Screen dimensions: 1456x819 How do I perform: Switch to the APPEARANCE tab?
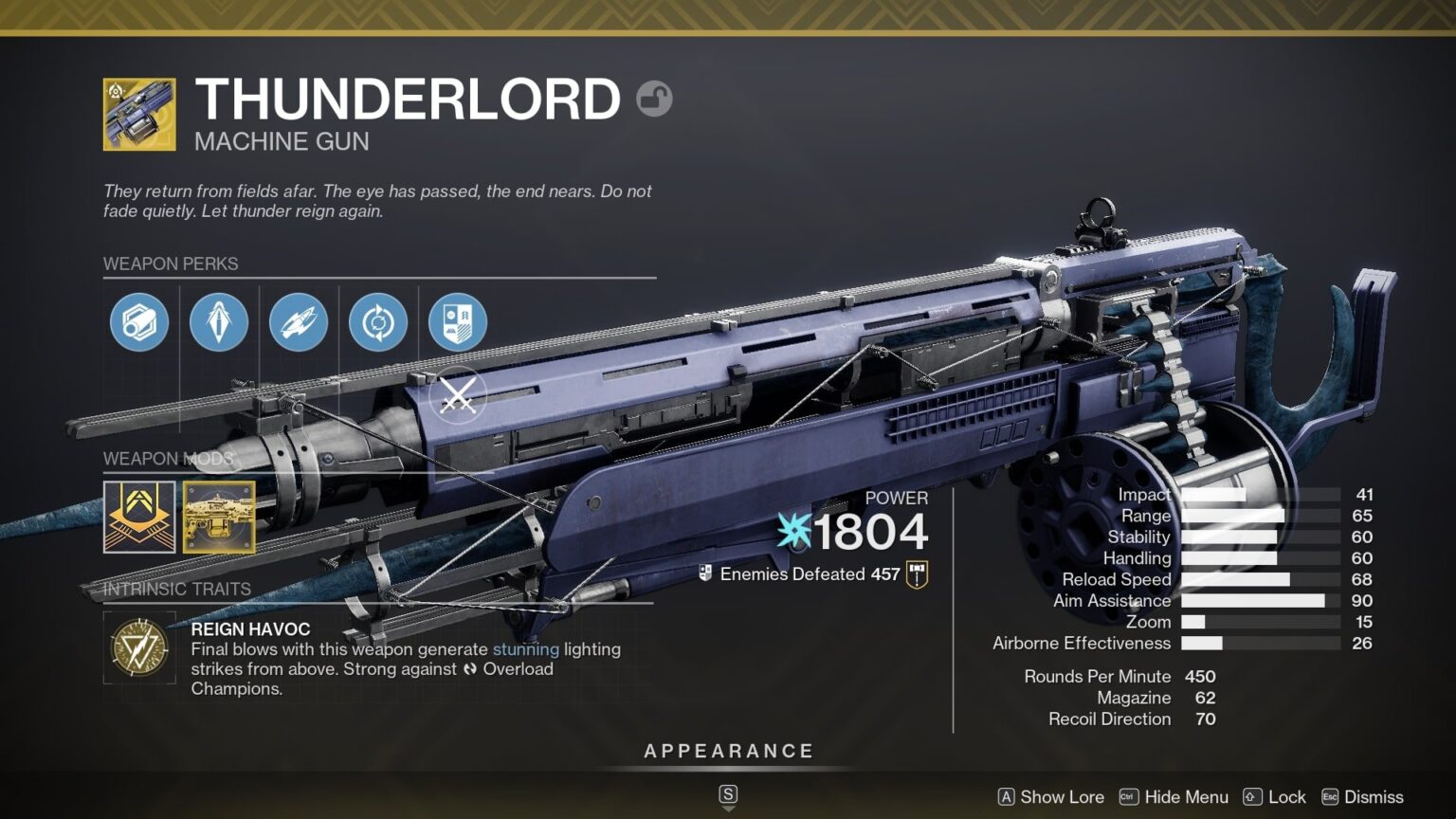[x=728, y=750]
